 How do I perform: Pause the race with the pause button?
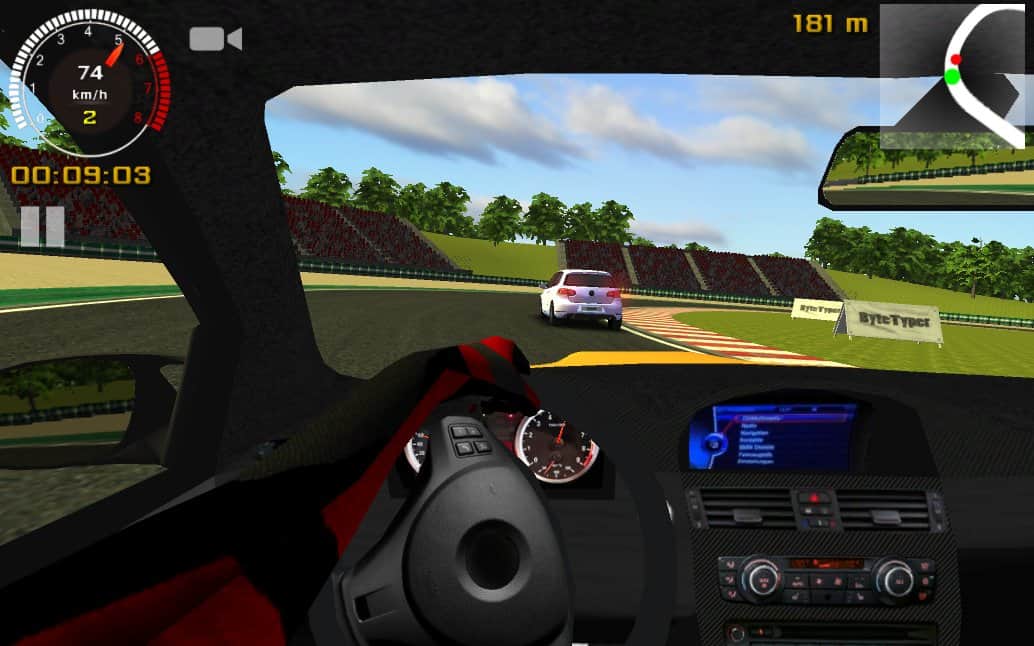pos(42,227)
